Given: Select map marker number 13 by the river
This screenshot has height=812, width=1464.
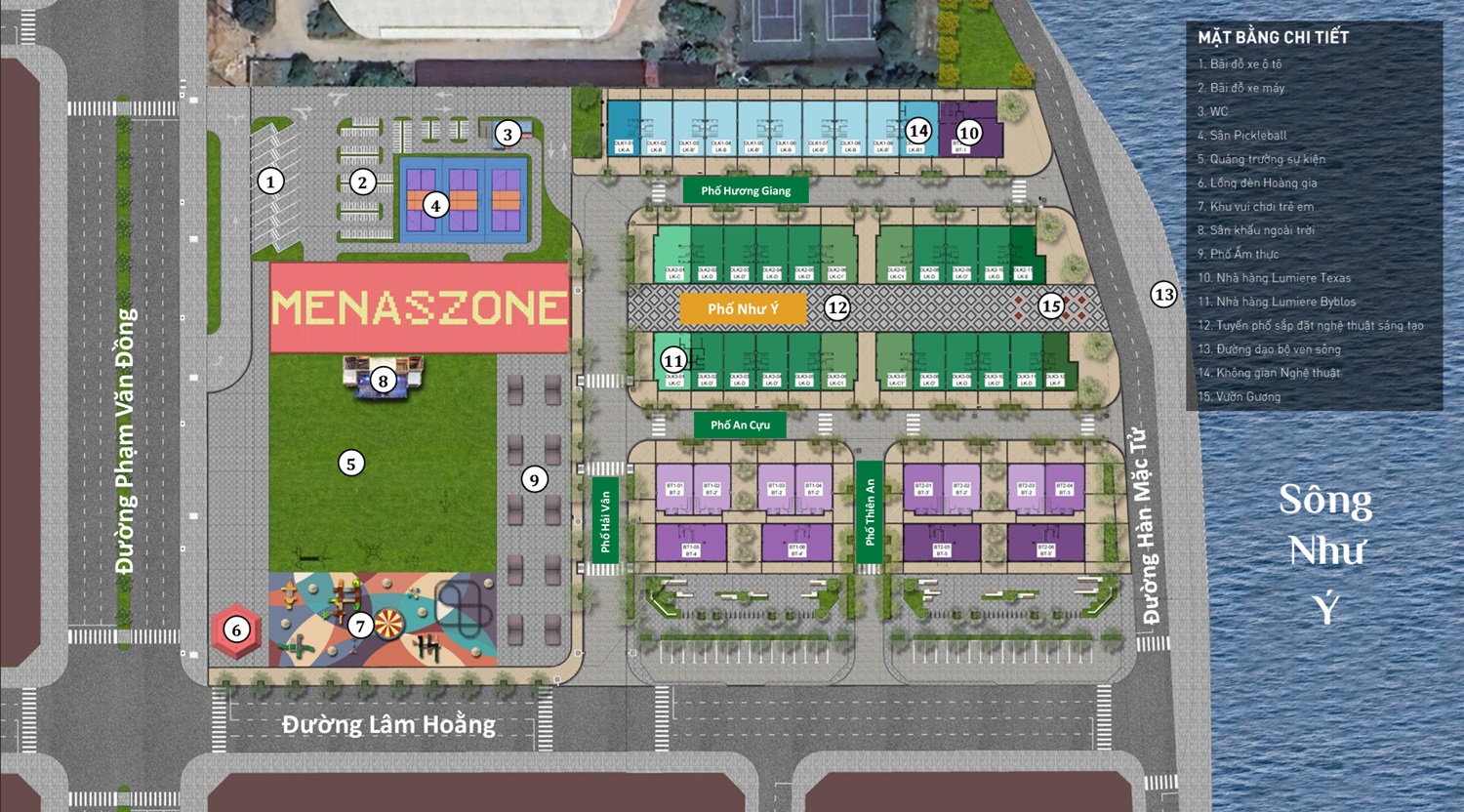Looking at the screenshot, I should point(1163,294).
